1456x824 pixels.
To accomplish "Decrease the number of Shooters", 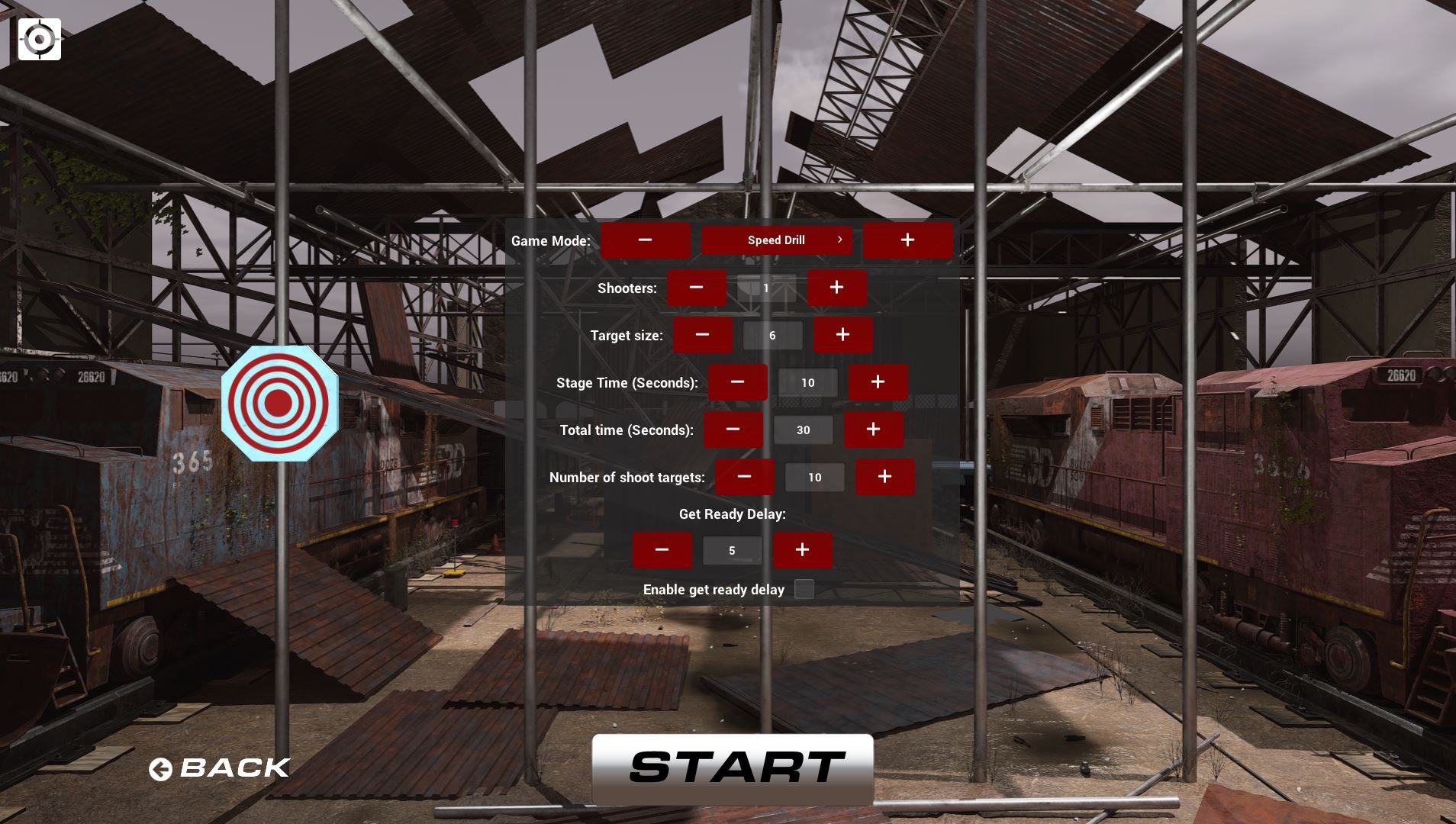I will pyautogui.click(x=696, y=288).
